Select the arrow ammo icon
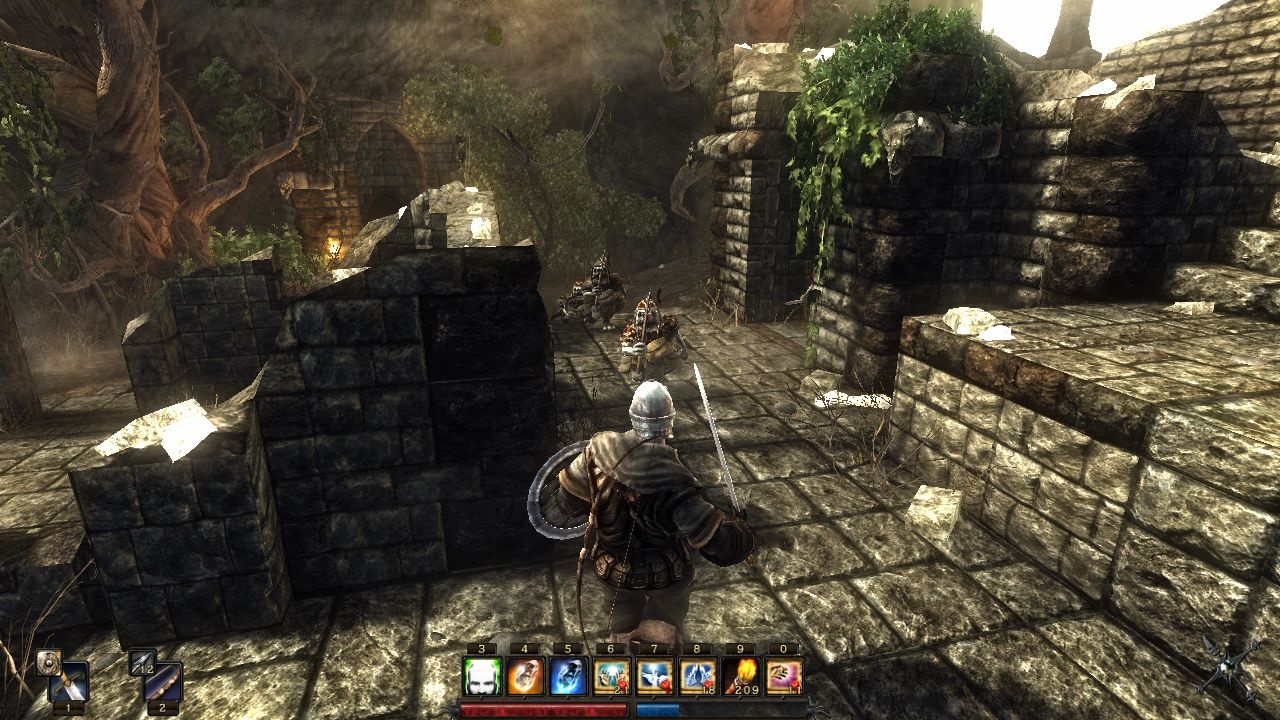1280x720 pixels. point(141,661)
